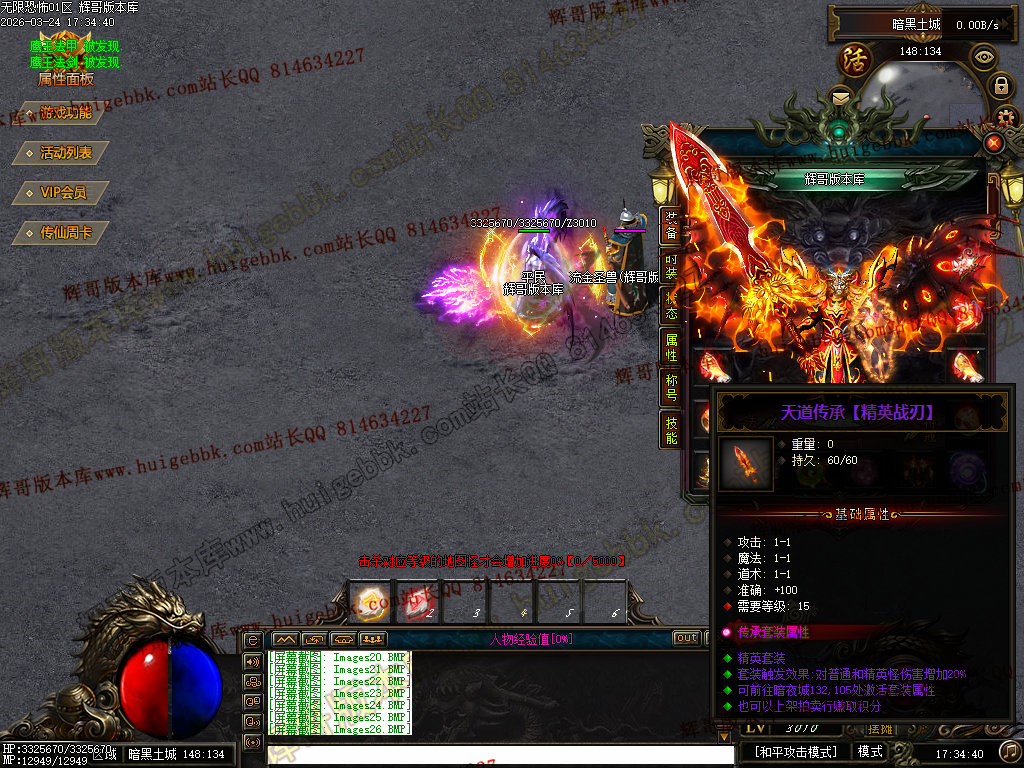Open the 属性面板 attribute panel label
Image resolution: width=1024 pixels, height=768 pixels.
pyautogui.click(x=66, y=79)
